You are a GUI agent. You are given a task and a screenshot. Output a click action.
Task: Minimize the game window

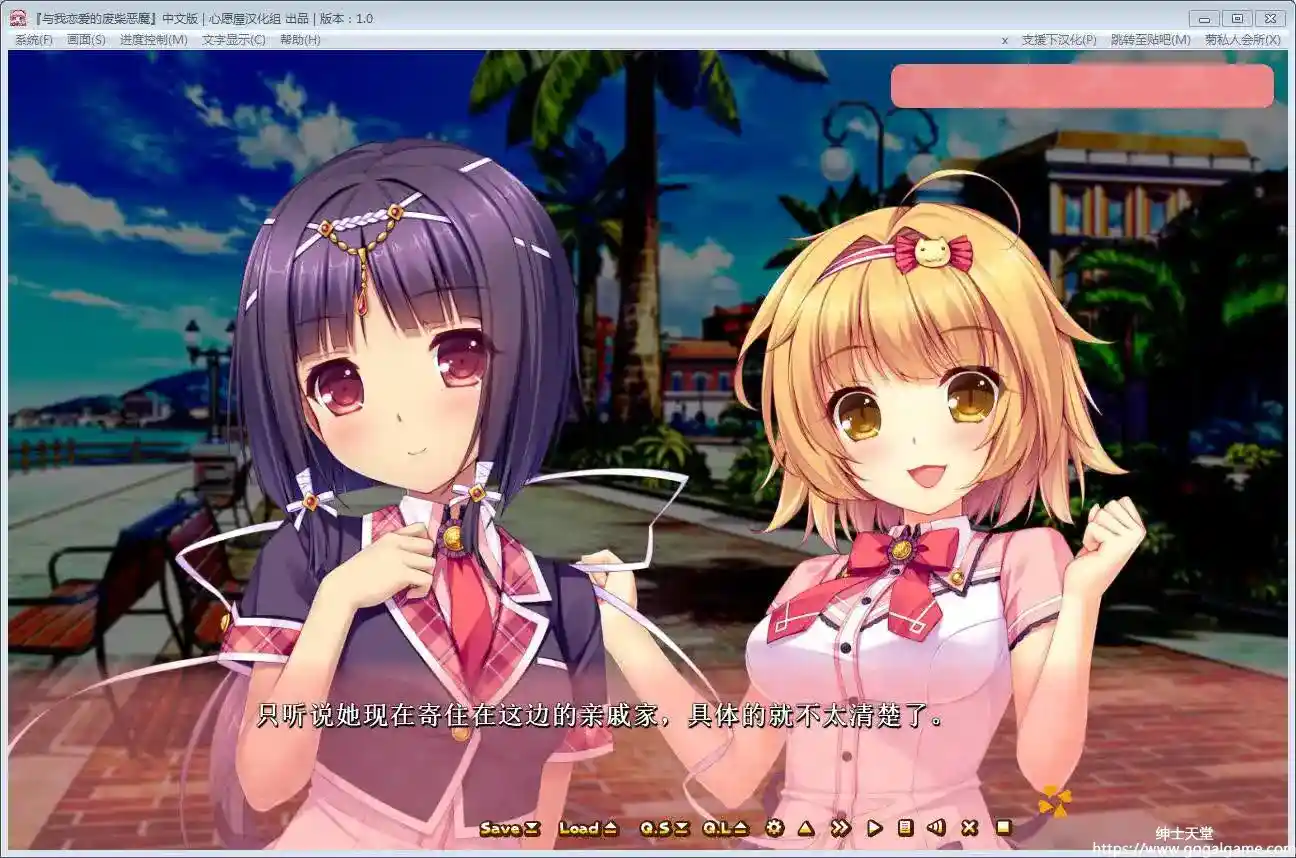(x=1204, y=18)
